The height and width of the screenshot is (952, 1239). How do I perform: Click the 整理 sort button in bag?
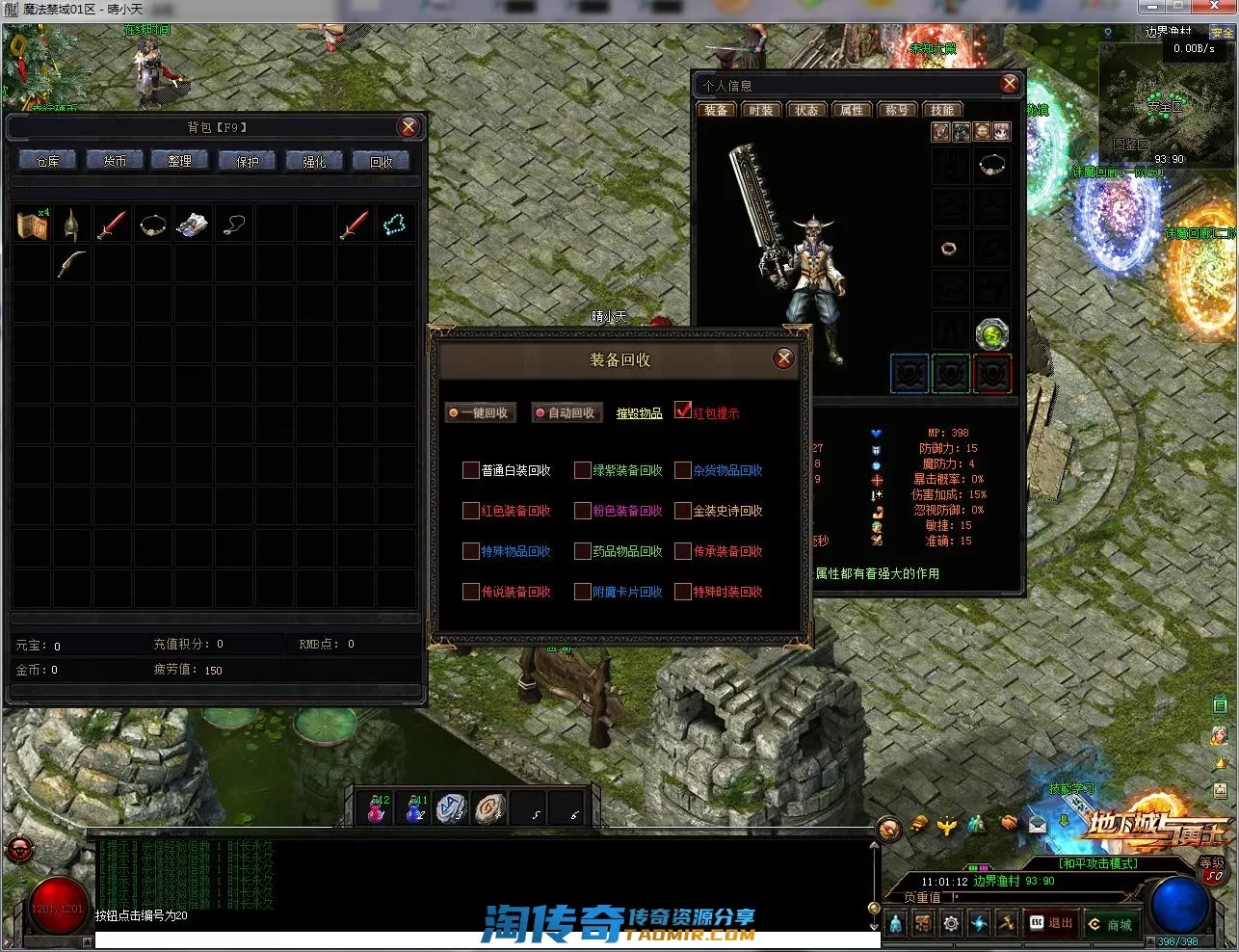click(180, 161)
